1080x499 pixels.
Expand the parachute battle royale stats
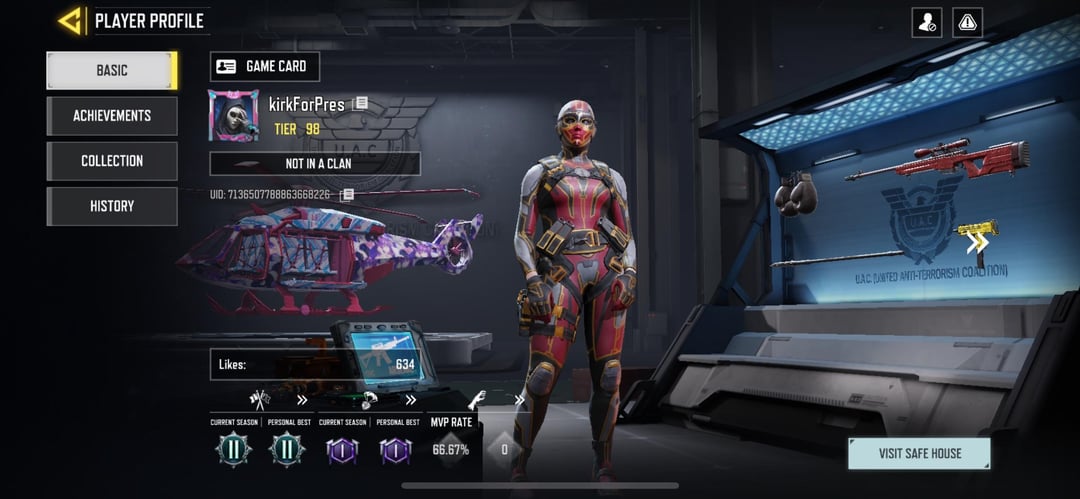coord(410,400)
